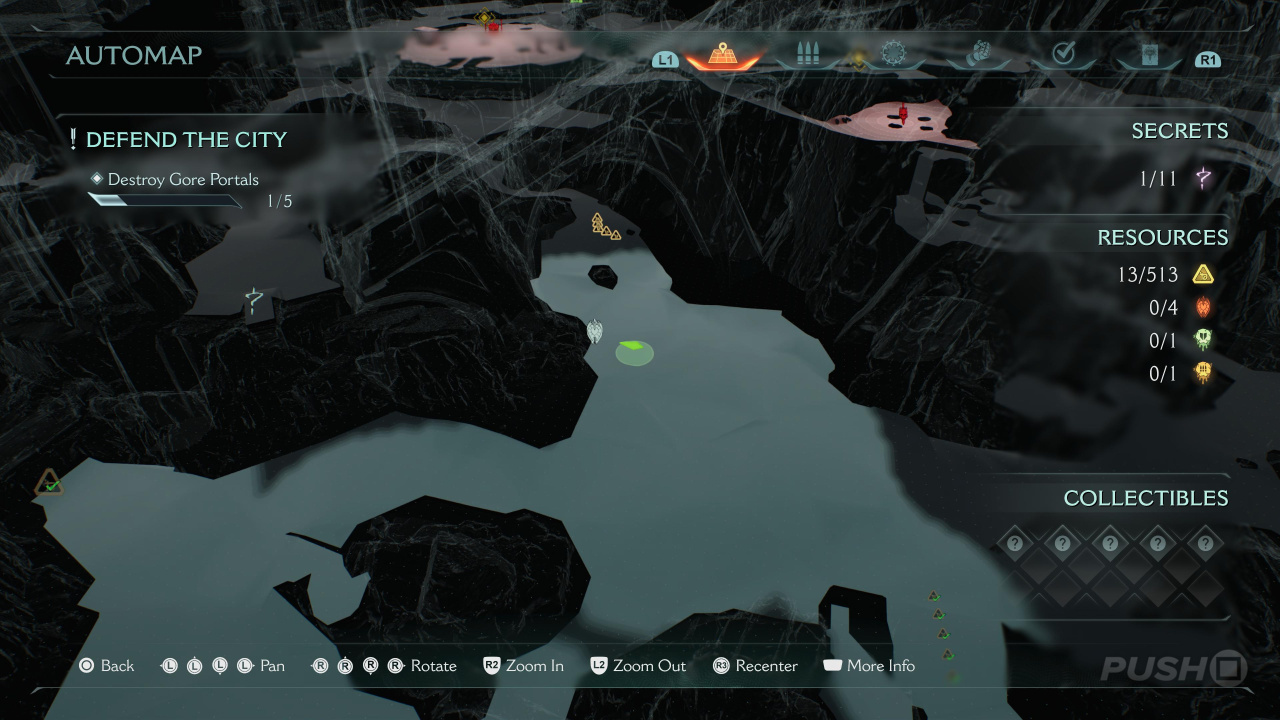Choose the More Info option
The height and width of the screenshot is (720, 1280).
point(869,666)
